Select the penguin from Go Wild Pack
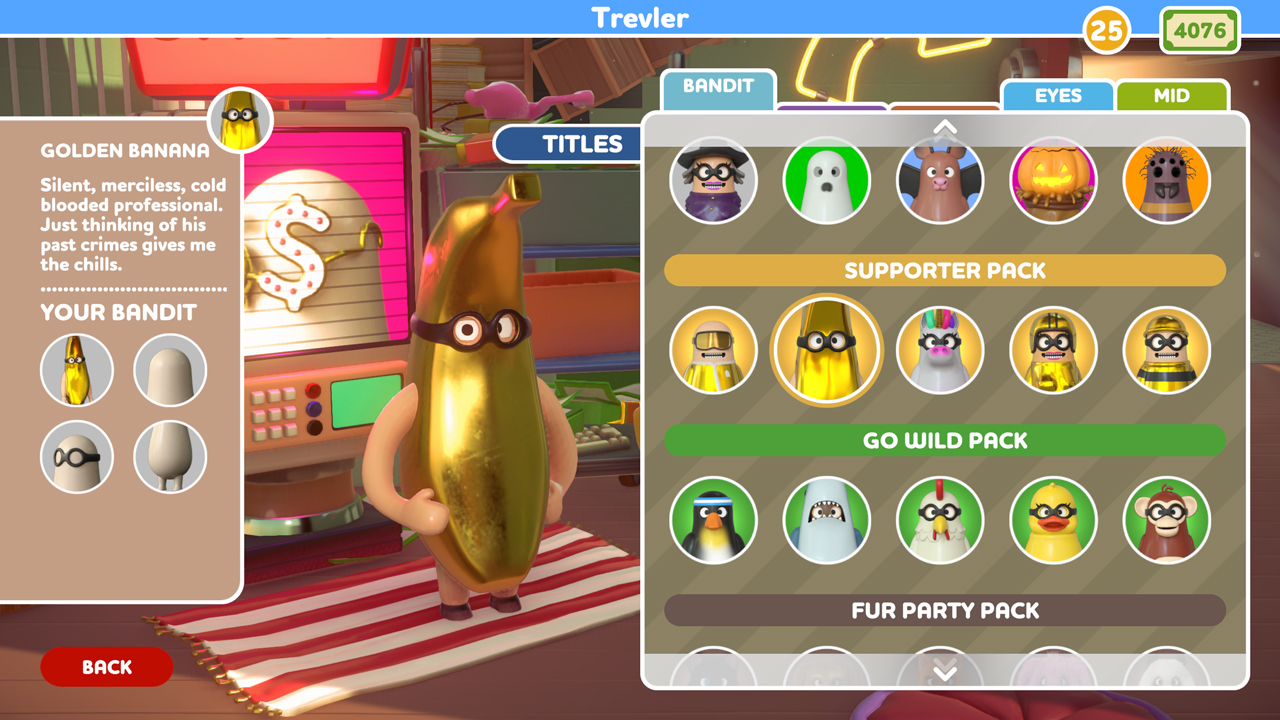1280x720 pixels. [714, 520]
